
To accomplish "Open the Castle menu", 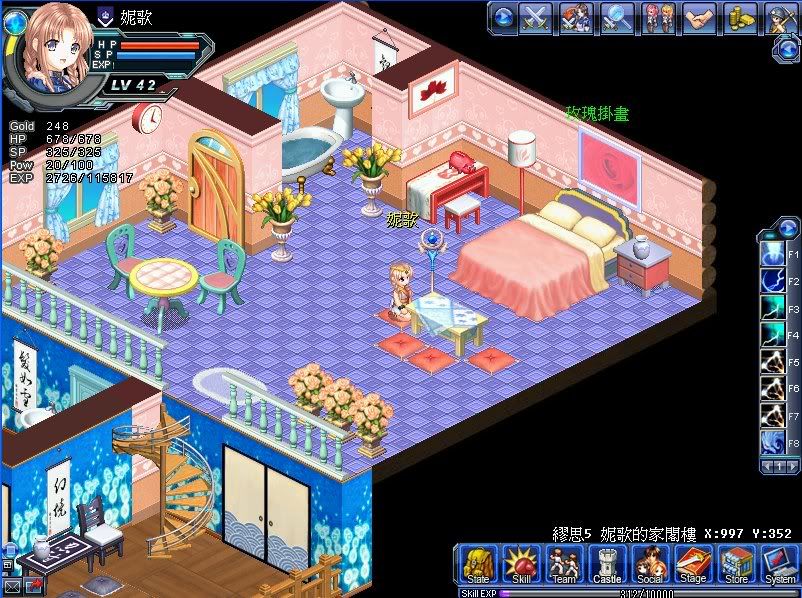I will click(x=607, y=563).
